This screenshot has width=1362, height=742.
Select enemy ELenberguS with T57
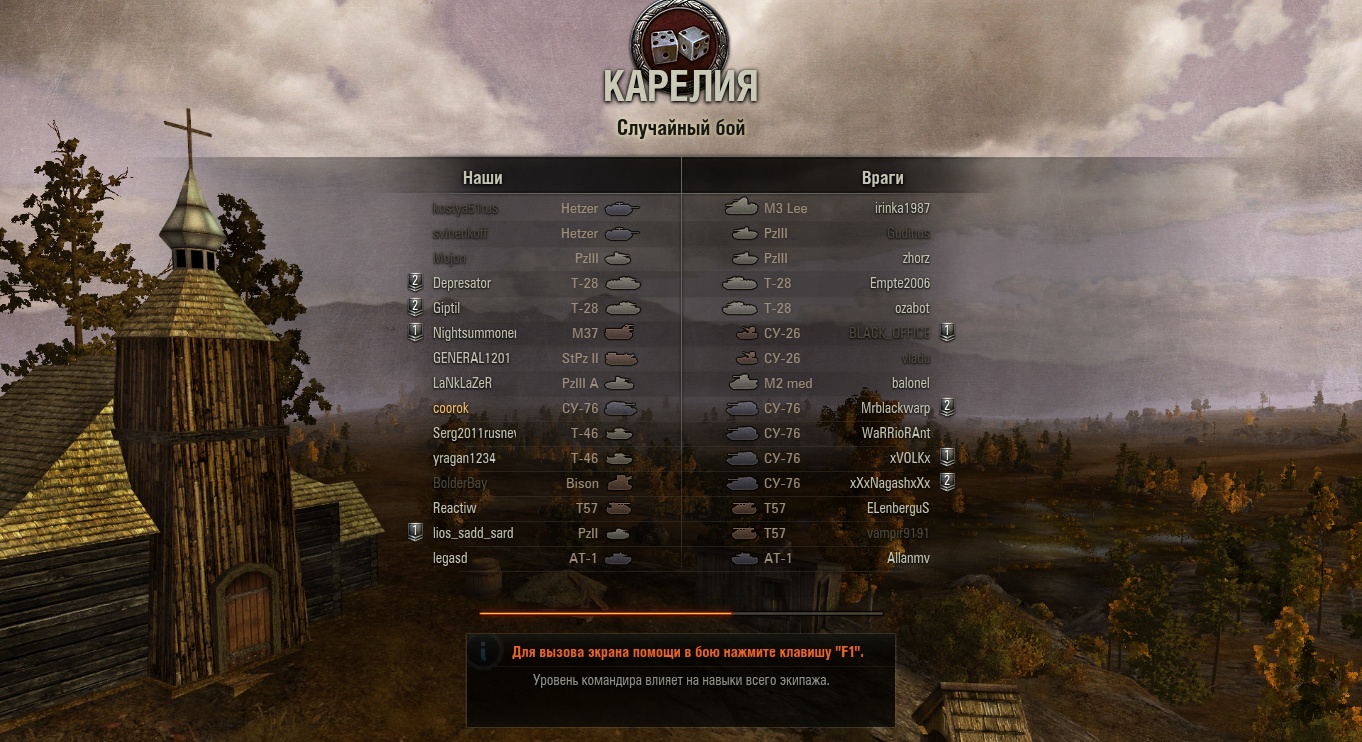point(898,508)
